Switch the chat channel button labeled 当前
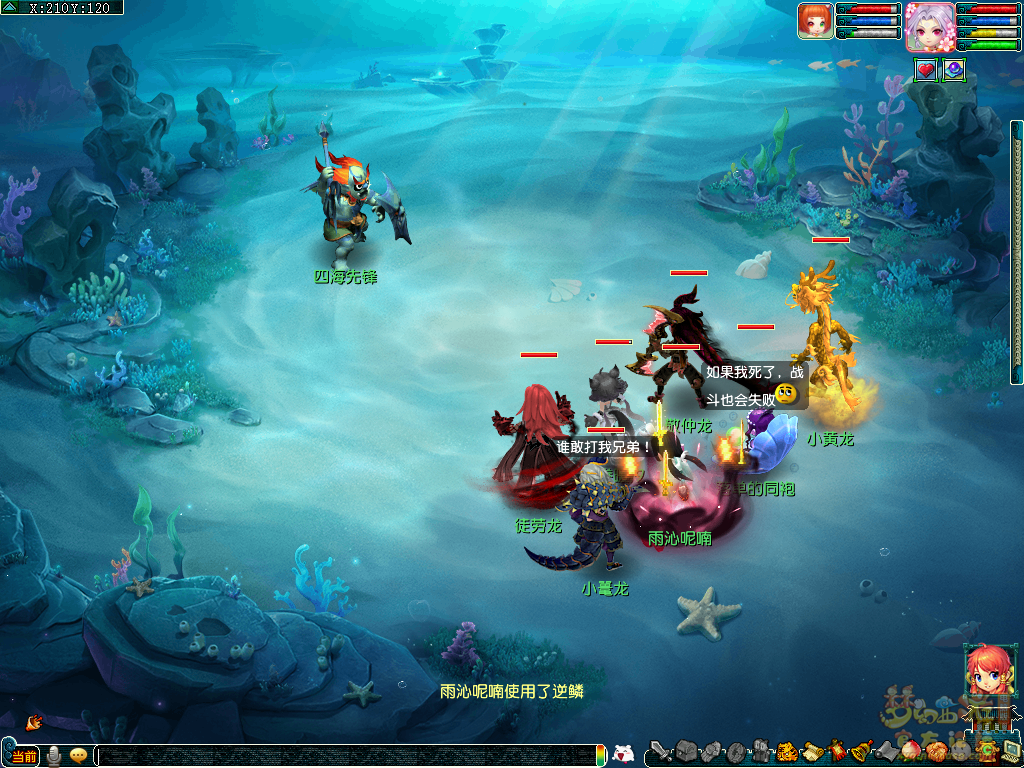The image size is (1024, 768). click(x=25, y=756)
